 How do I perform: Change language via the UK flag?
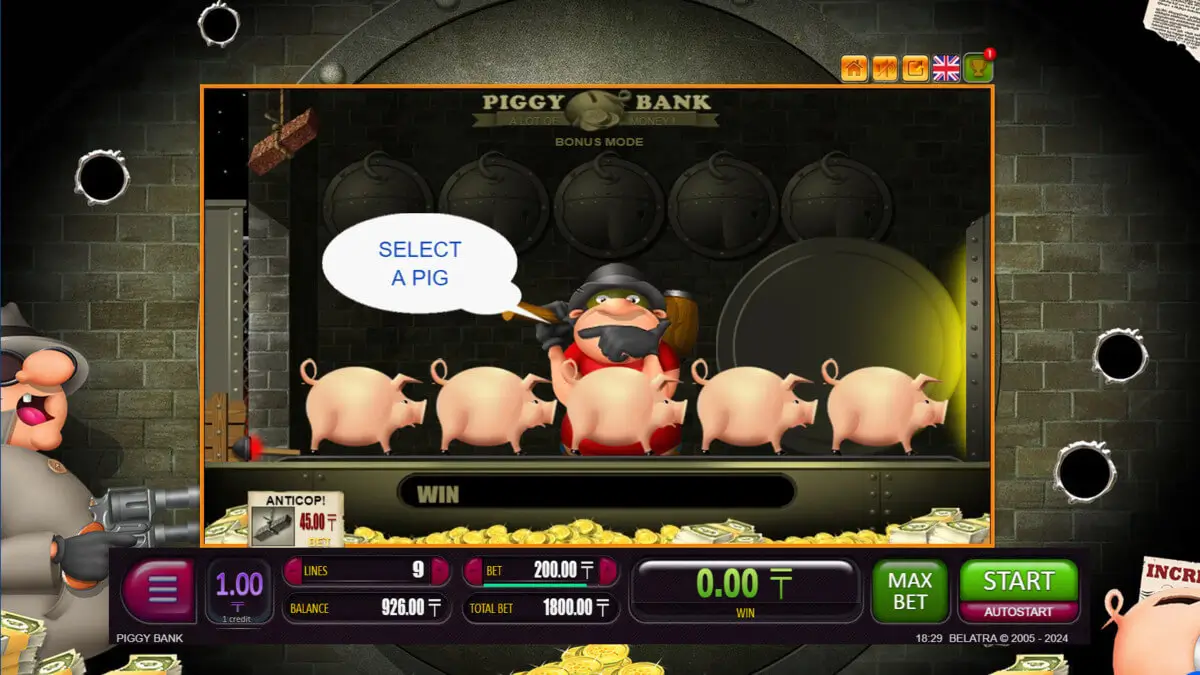(x=946, y=68)
